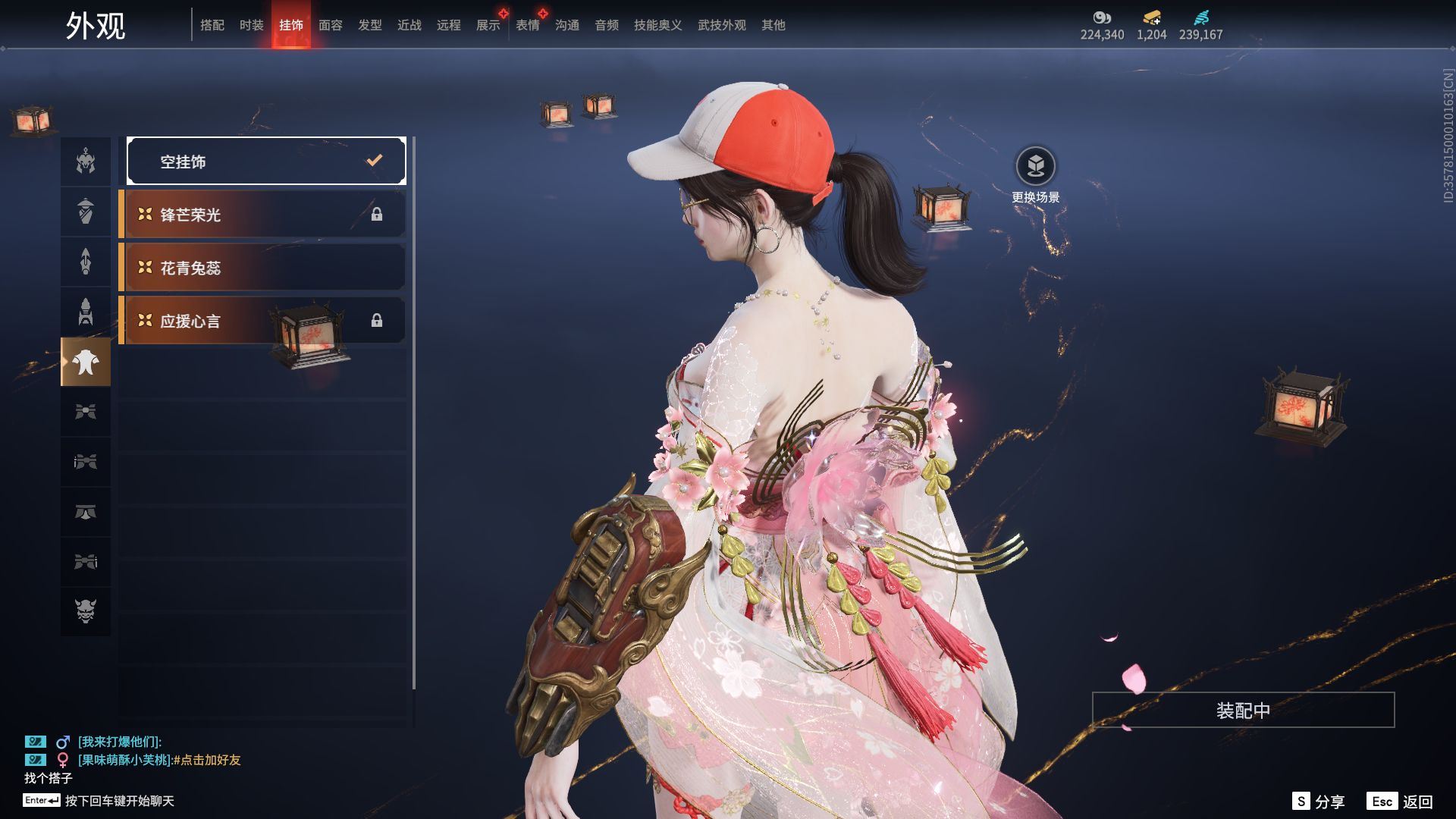Select the 花青兔蕊 accessory
Viewport: 1456px width, 819px height.
[262, 268]
